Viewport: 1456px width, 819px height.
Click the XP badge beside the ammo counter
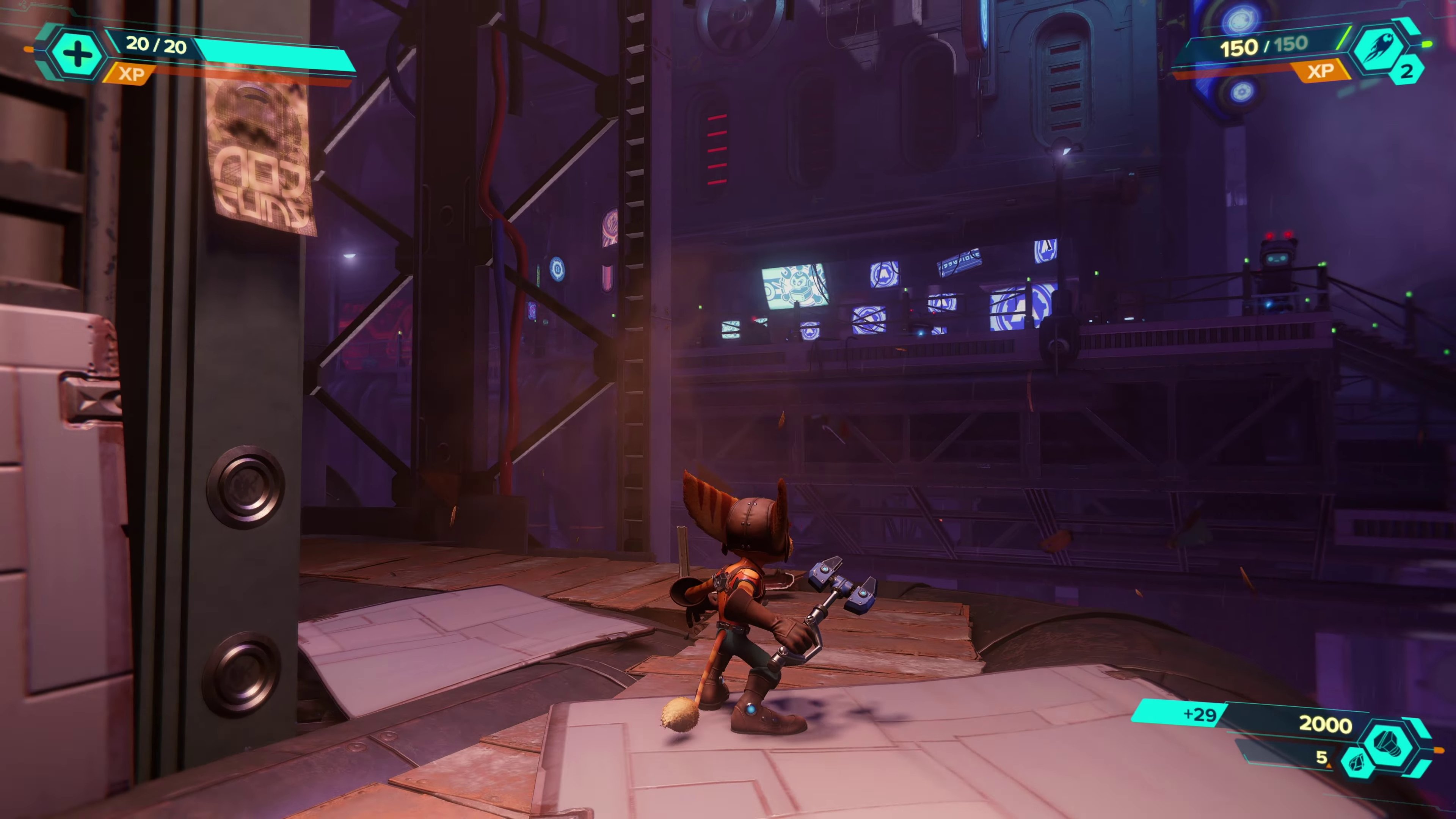1320,71
